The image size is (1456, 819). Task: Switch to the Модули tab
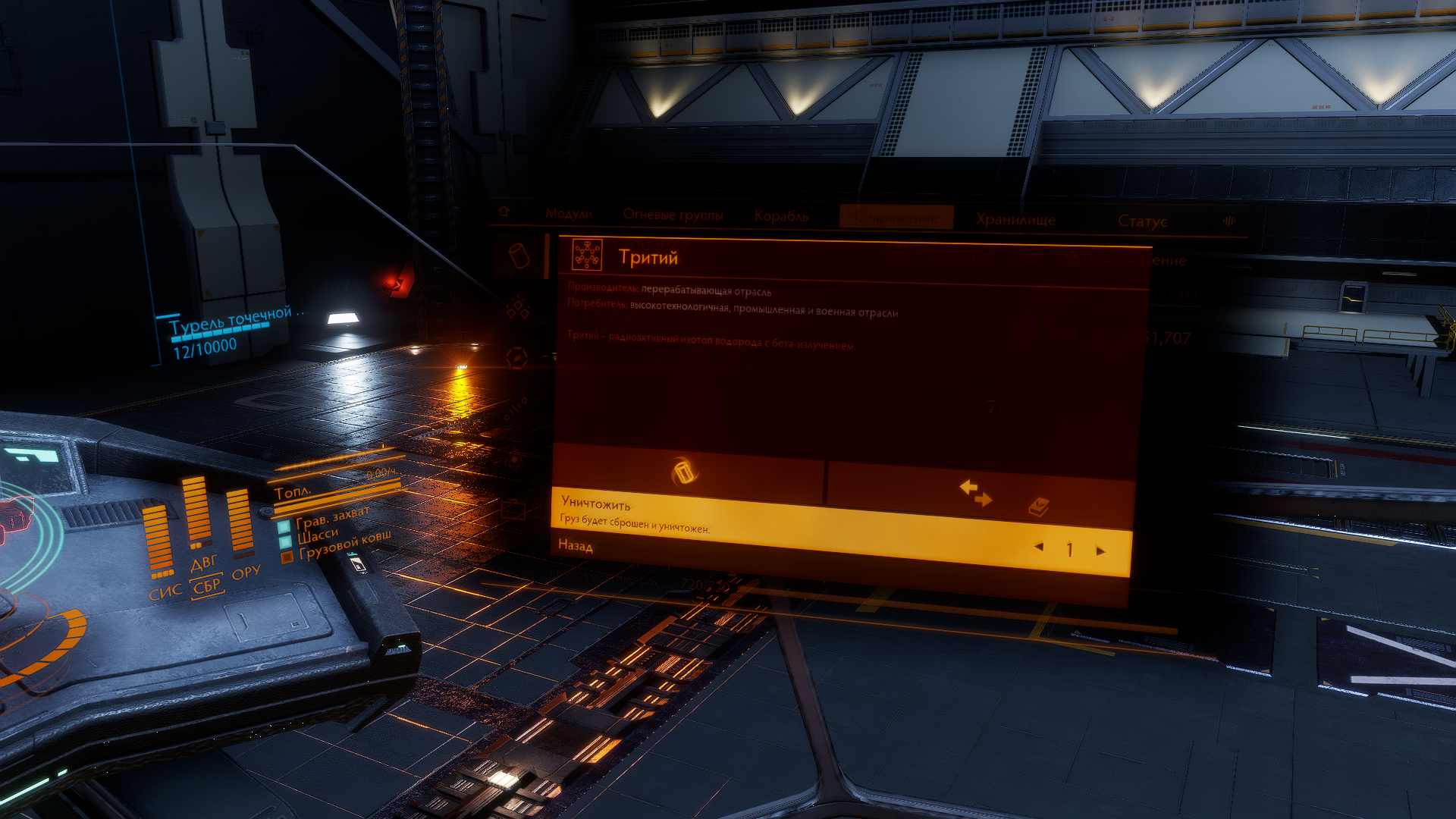(x=568, y=214)
